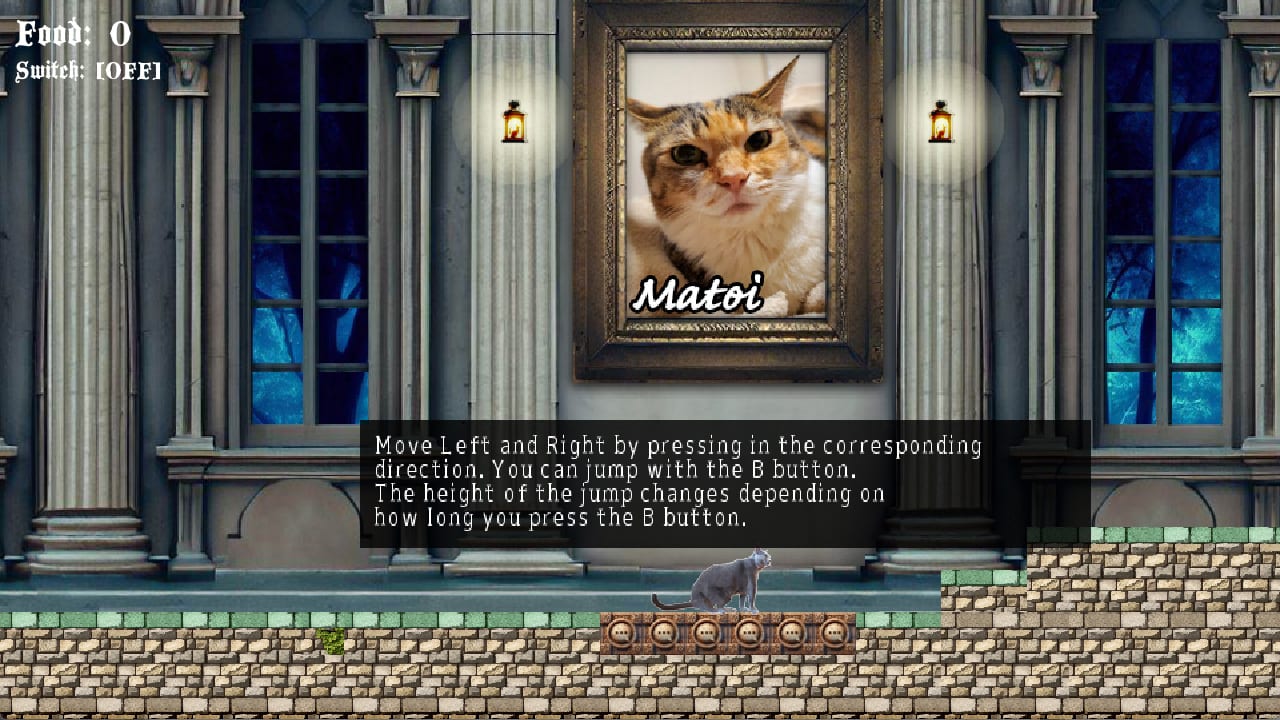Activate the fourth floor switch button
The width and height of the screenshot is (1280, 720).
[x=746, y=634]
